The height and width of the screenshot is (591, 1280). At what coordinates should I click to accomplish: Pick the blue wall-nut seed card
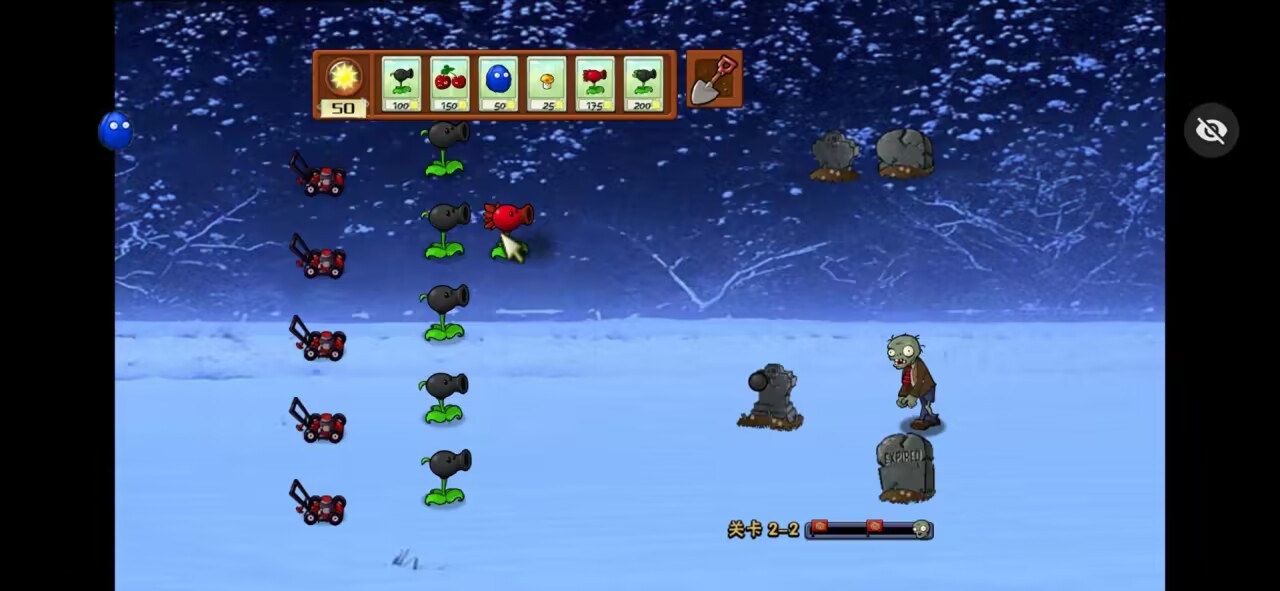click(x=498, y=84)
